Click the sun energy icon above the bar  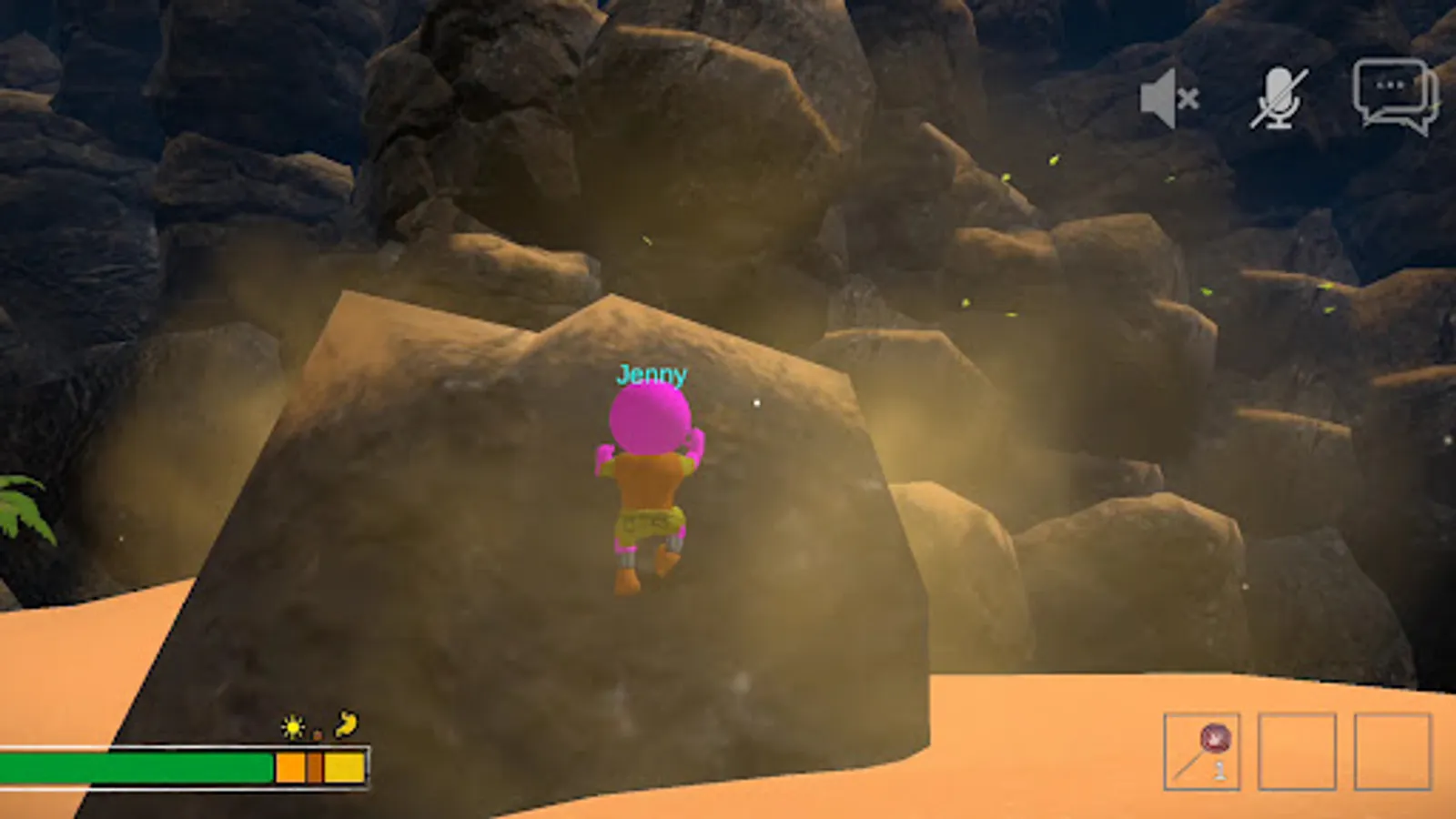coord(293,727)
